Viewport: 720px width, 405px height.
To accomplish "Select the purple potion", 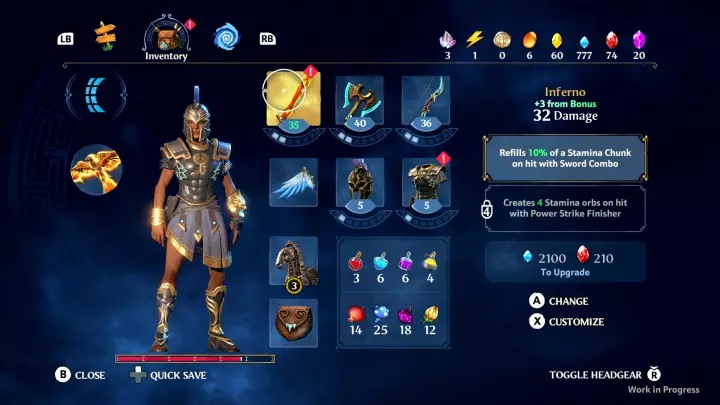I will point(407,262).
